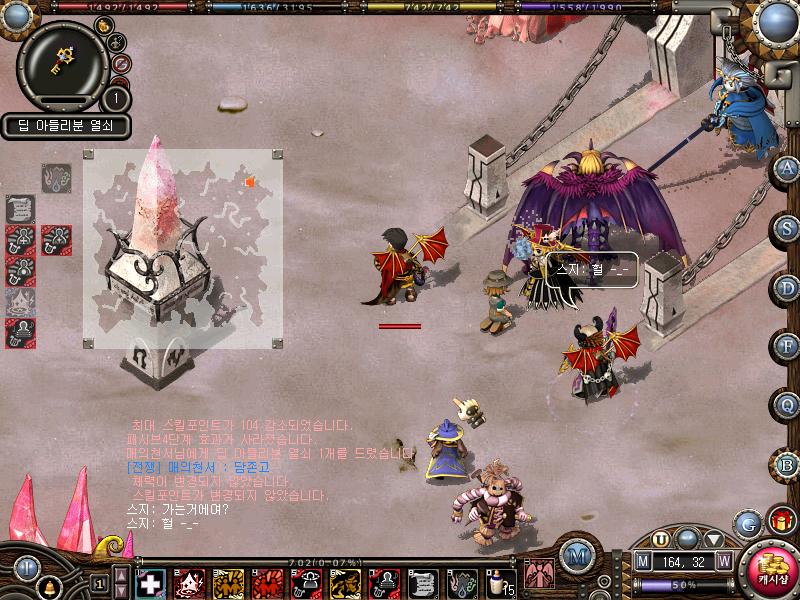Toggle the square M button beside coordinates

[644, 561]
